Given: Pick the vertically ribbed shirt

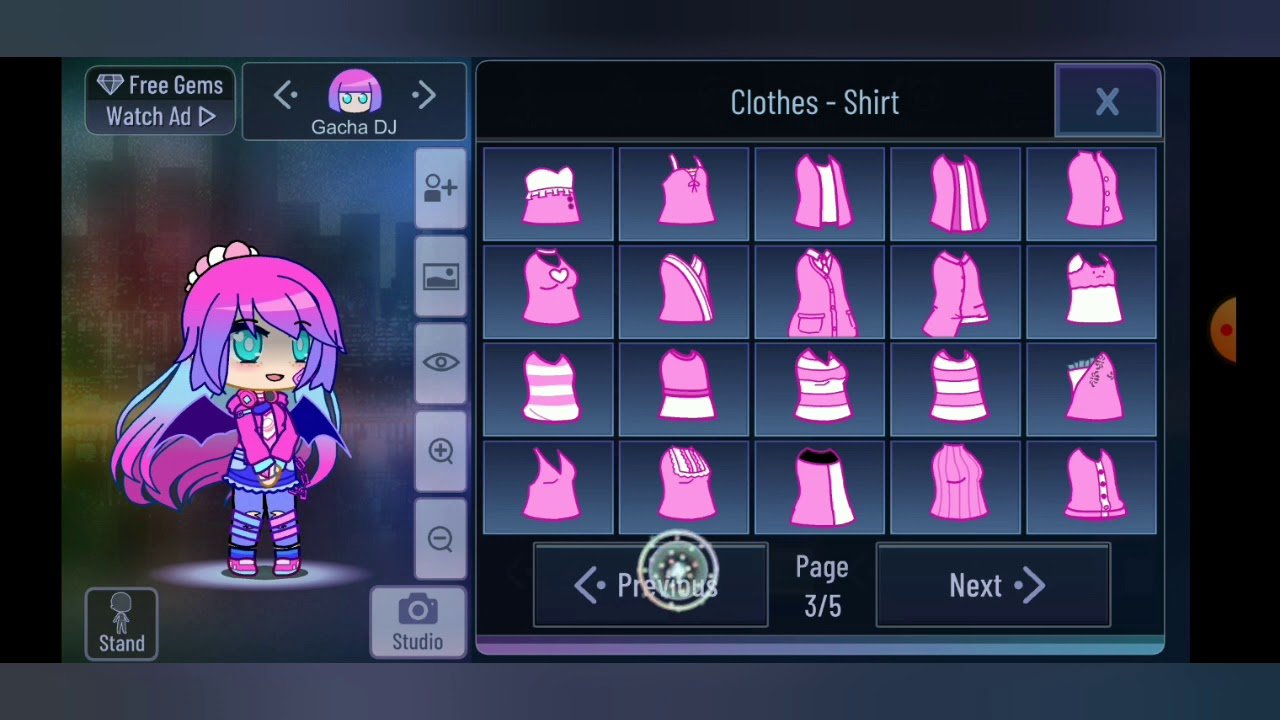Looking at the screenshot, I should [x=956, y=488].
